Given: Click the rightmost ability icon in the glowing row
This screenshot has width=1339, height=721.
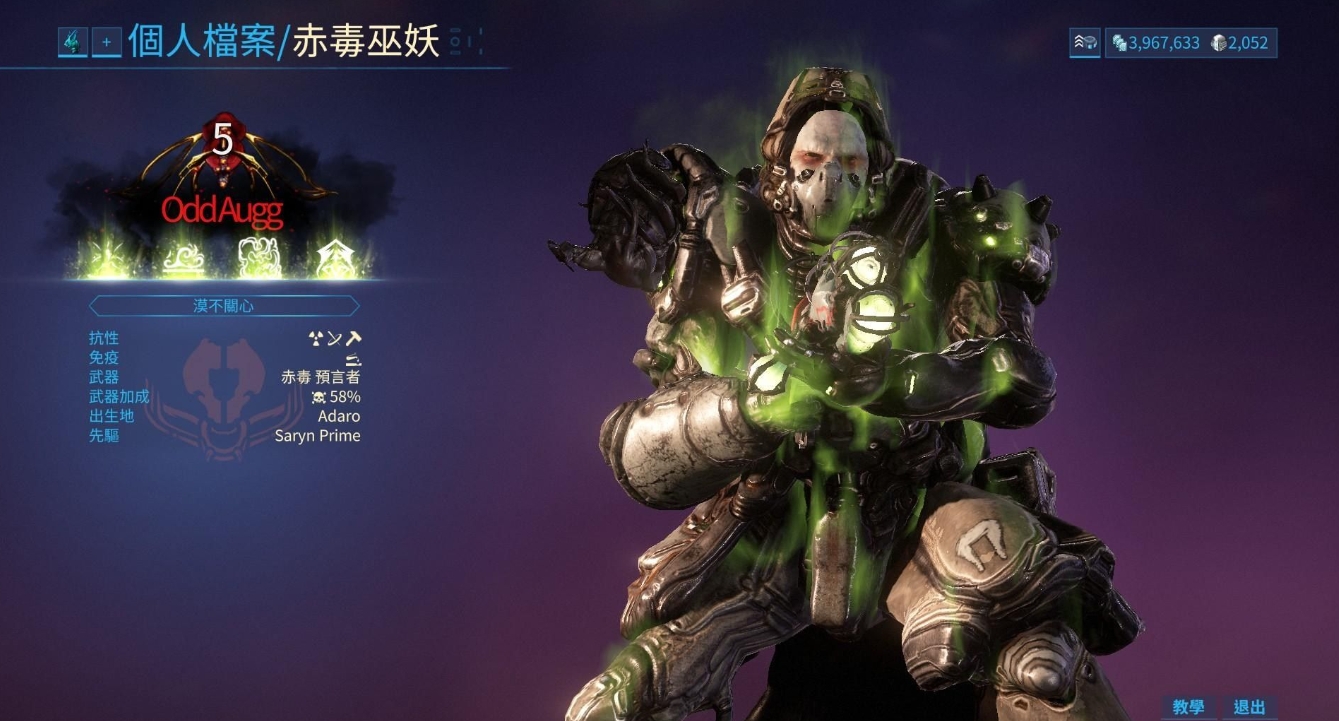Looking at the screenshot, I should (334, 255).
